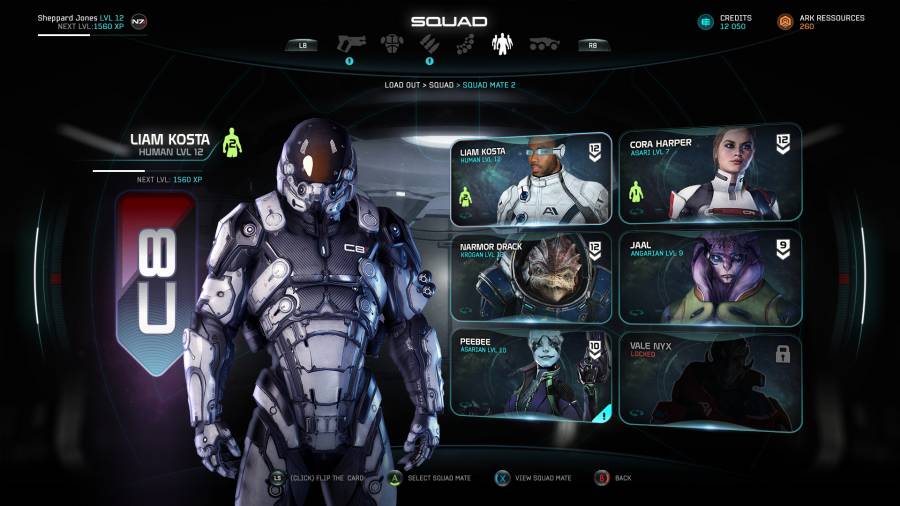Choose the Cora Harper squad card
Viewport: 900px width, 506px height.
pyautogui.click(x=710, y=175)
